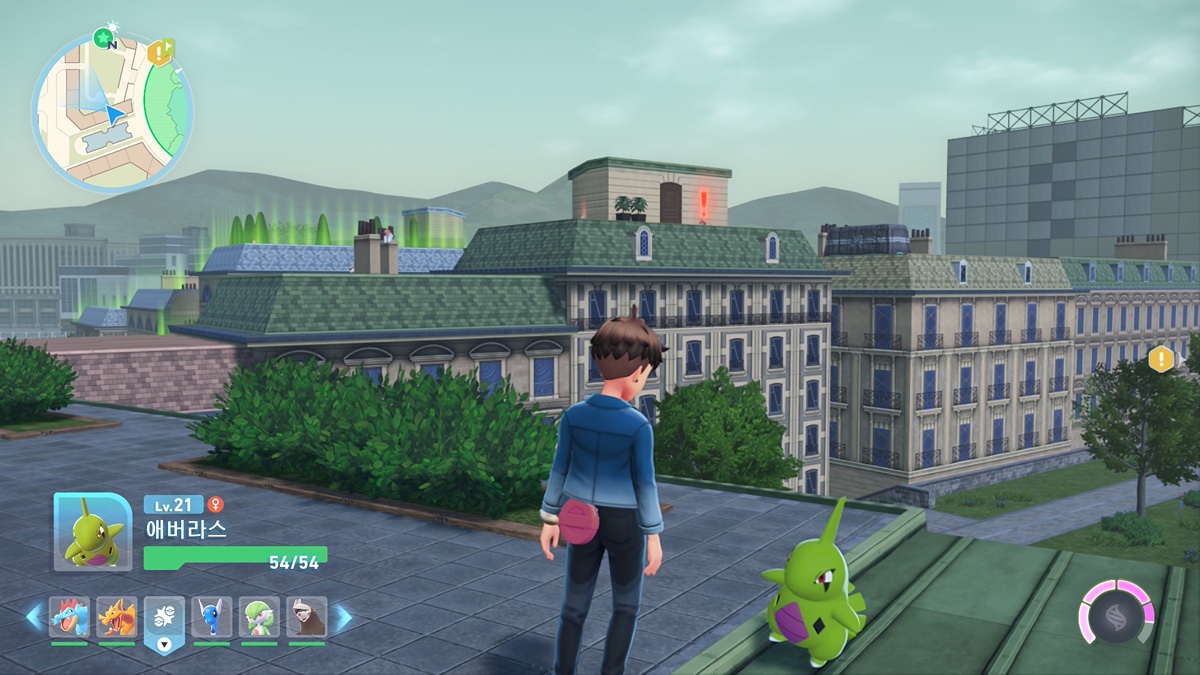Activate the Mega energy gauge icon
The height and width of the screenshot is (675, 1200).
click(x=1116, y=611)
